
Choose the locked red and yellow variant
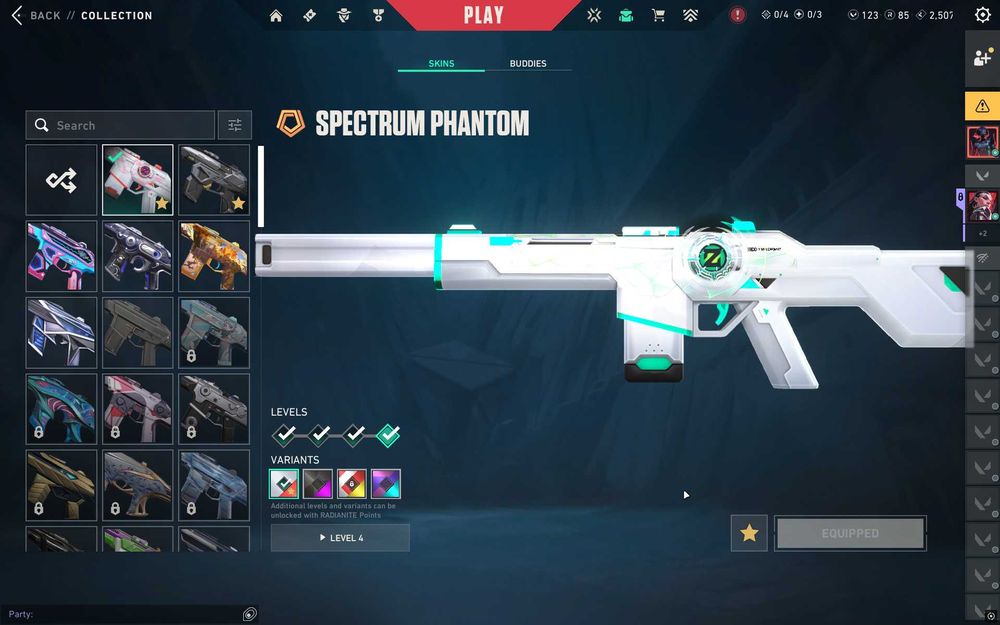(352, 484)
